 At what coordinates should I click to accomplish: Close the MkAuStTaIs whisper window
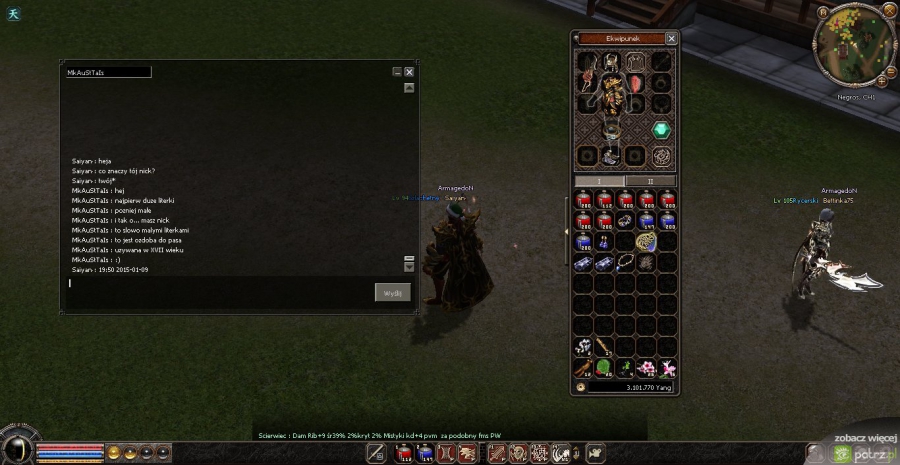[x=409, y=72]
